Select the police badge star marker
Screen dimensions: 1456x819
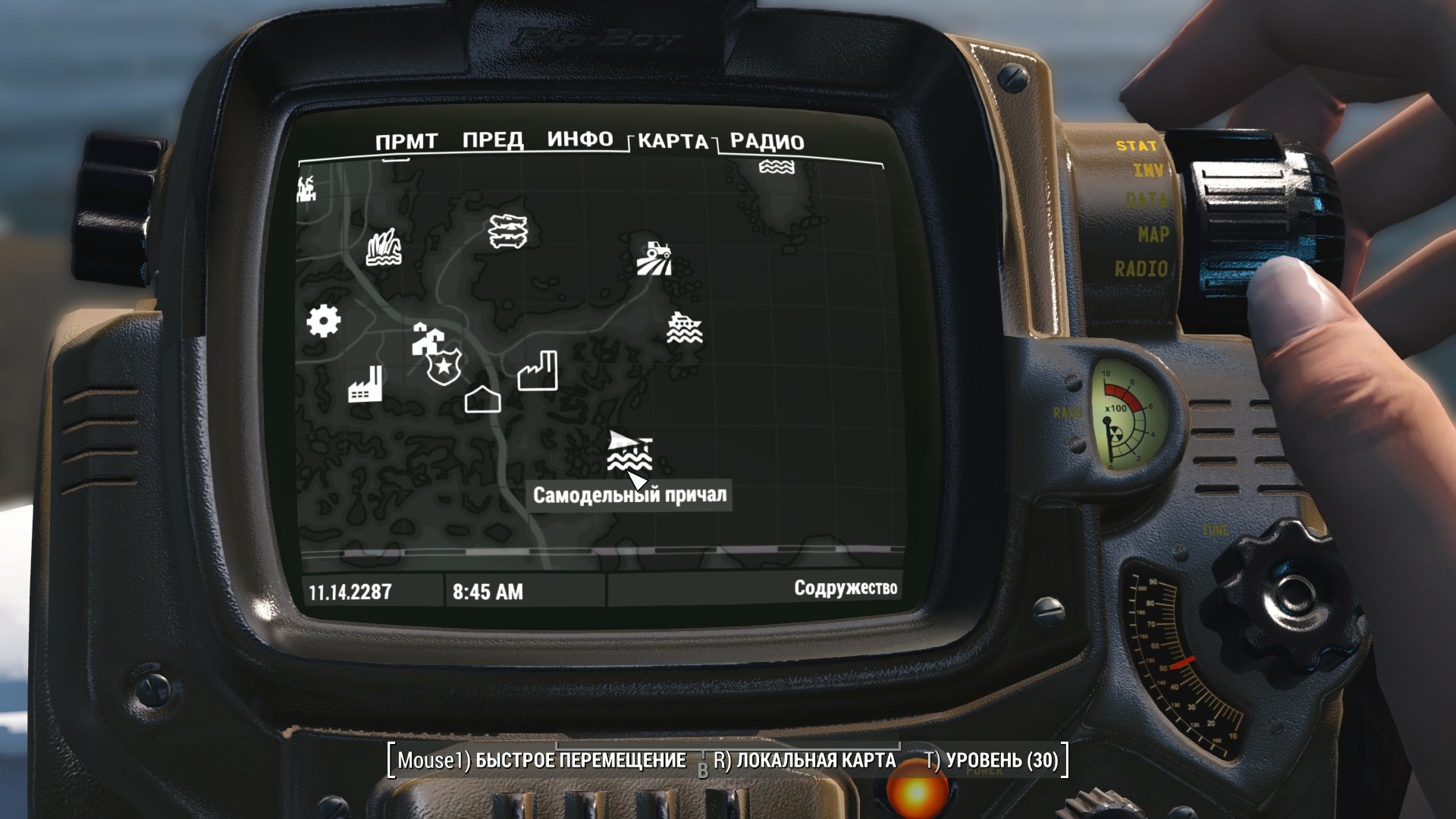(444, 368)
